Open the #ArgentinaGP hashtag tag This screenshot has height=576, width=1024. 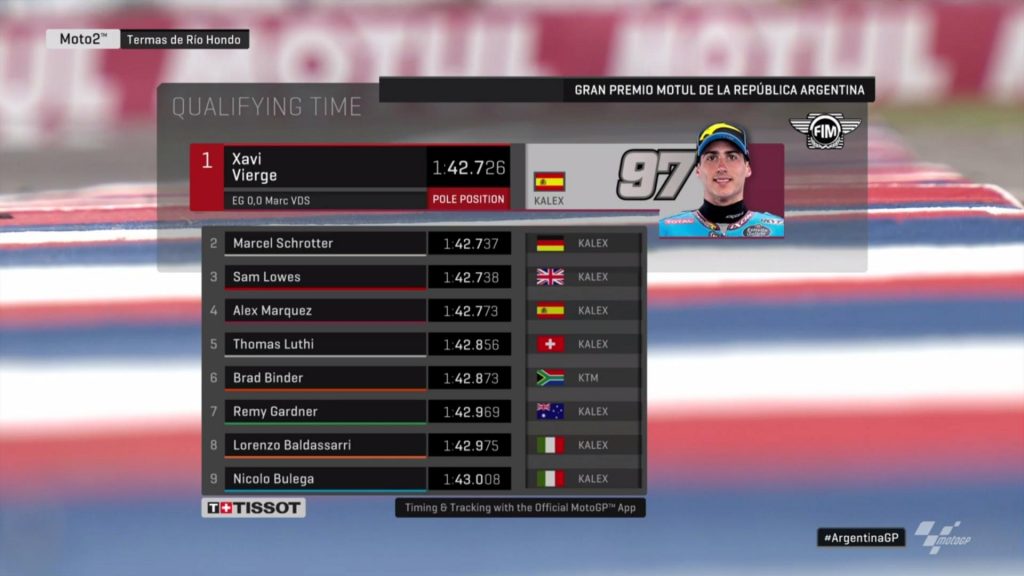(x=860, y=537)
